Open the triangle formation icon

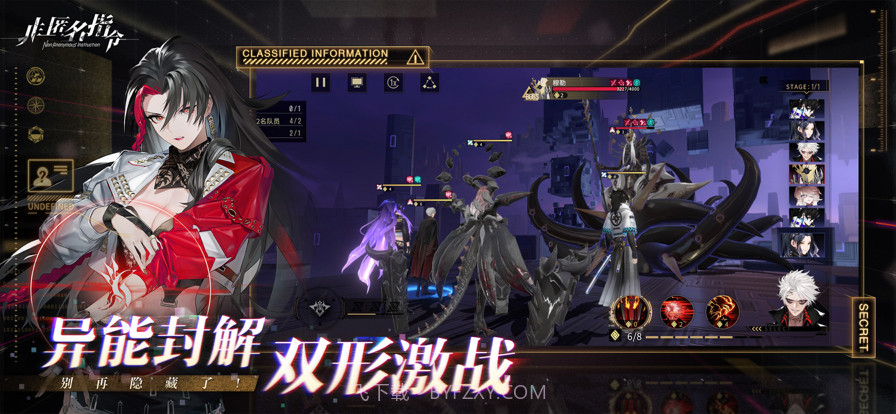pyautogui.click(x=429, y=83)
